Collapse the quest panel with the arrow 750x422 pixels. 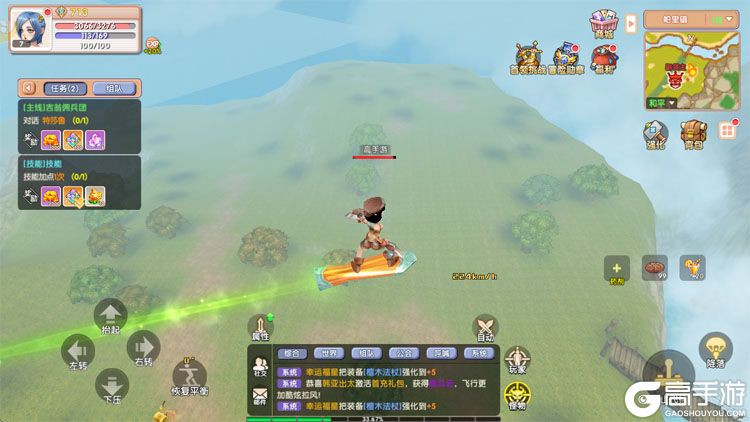(28, 87)
